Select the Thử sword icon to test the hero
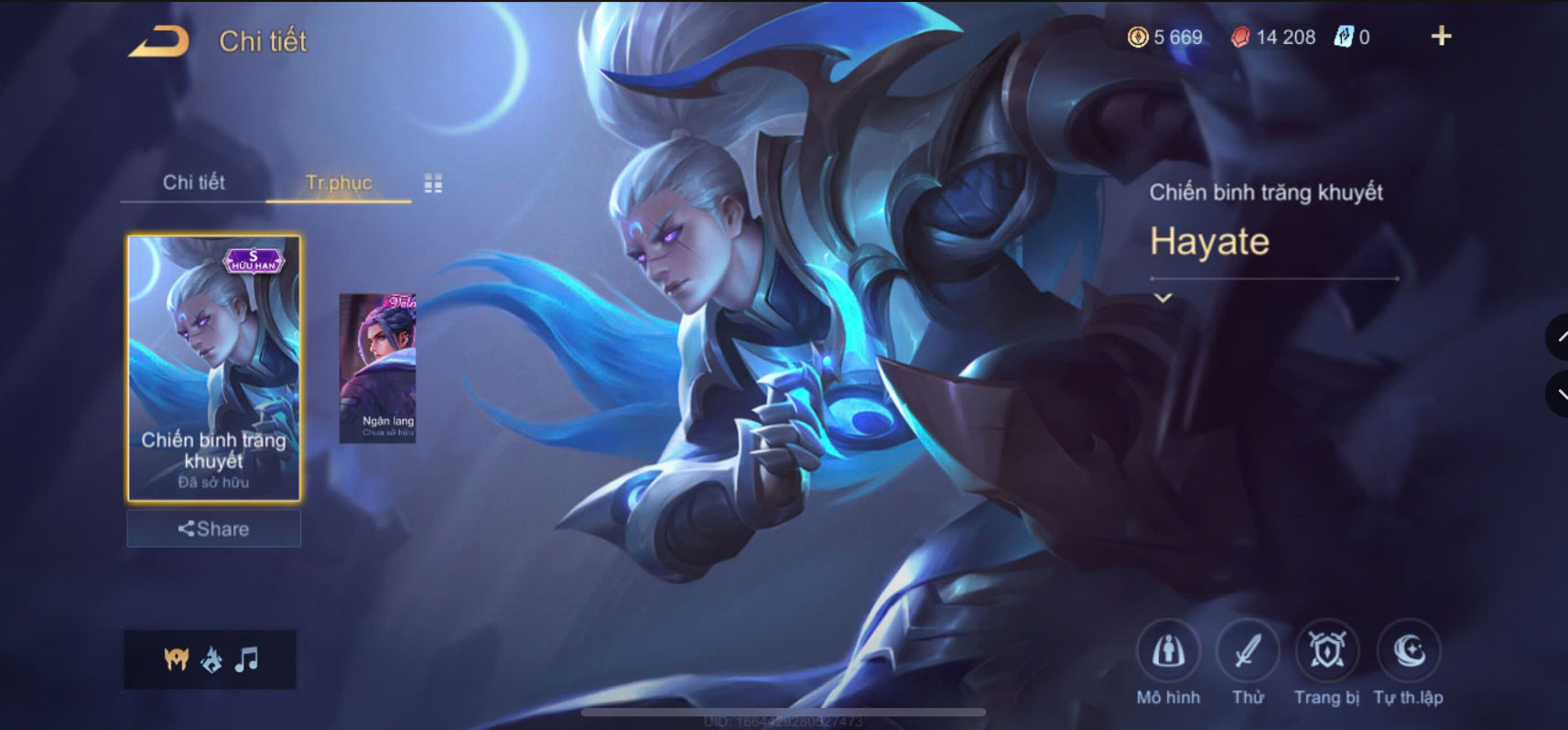The image size is (1568, 730). [1249, 652]
